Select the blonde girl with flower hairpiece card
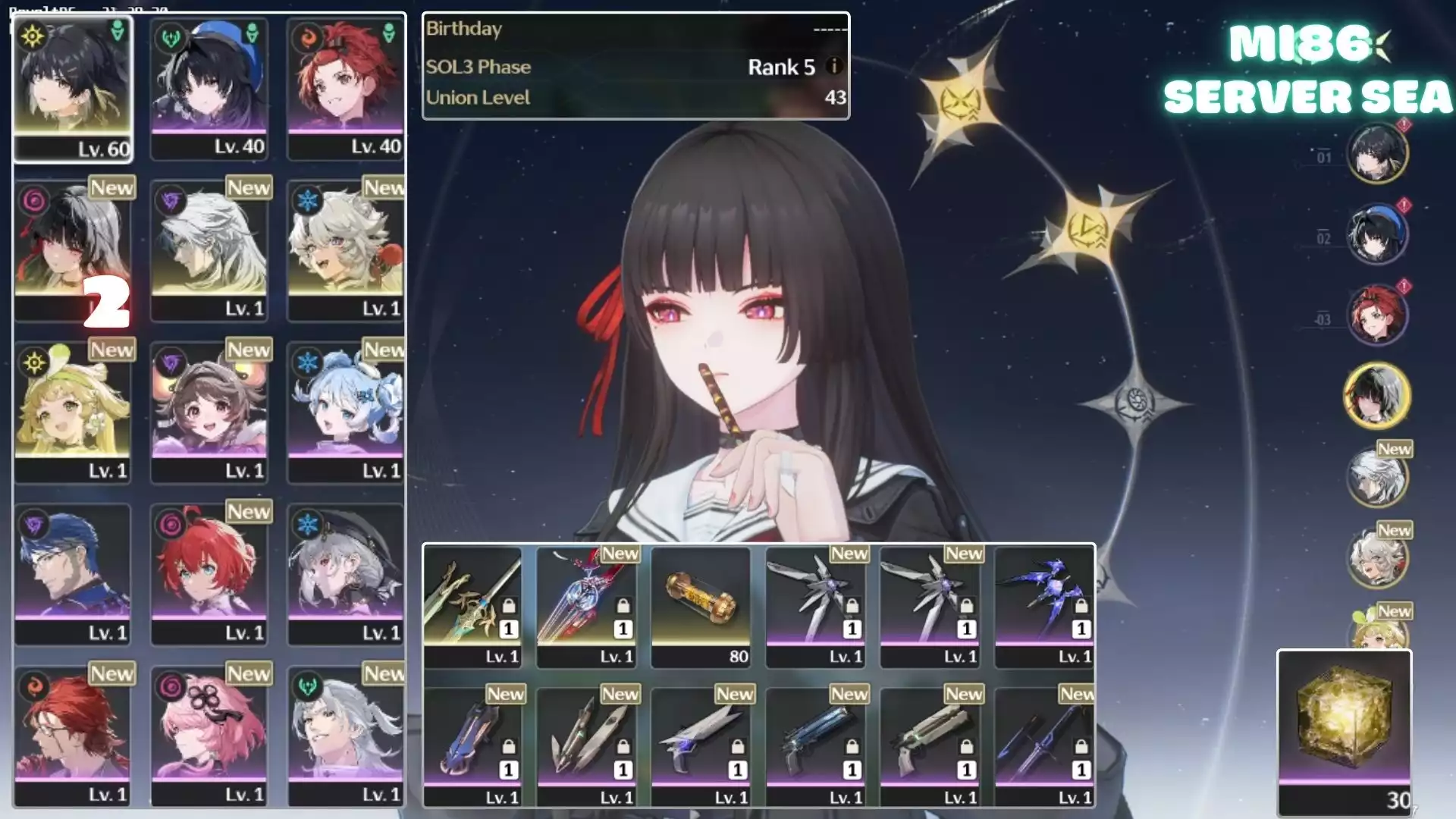 [73, 411]
